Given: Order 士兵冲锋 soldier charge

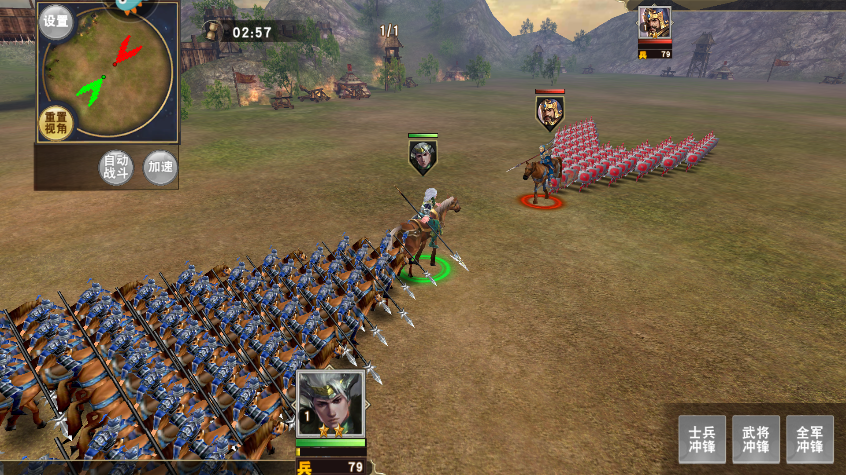Looking at the screenshot, I should pyautogui.click(x=702, y=439).
